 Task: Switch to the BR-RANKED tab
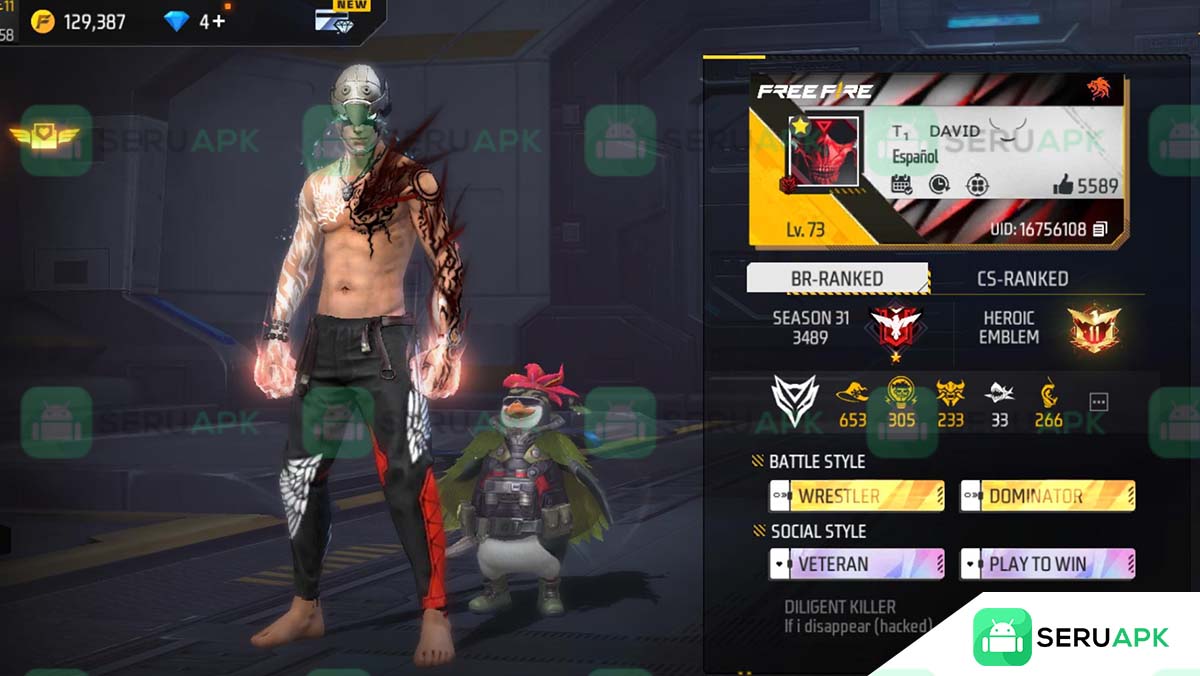837,279
